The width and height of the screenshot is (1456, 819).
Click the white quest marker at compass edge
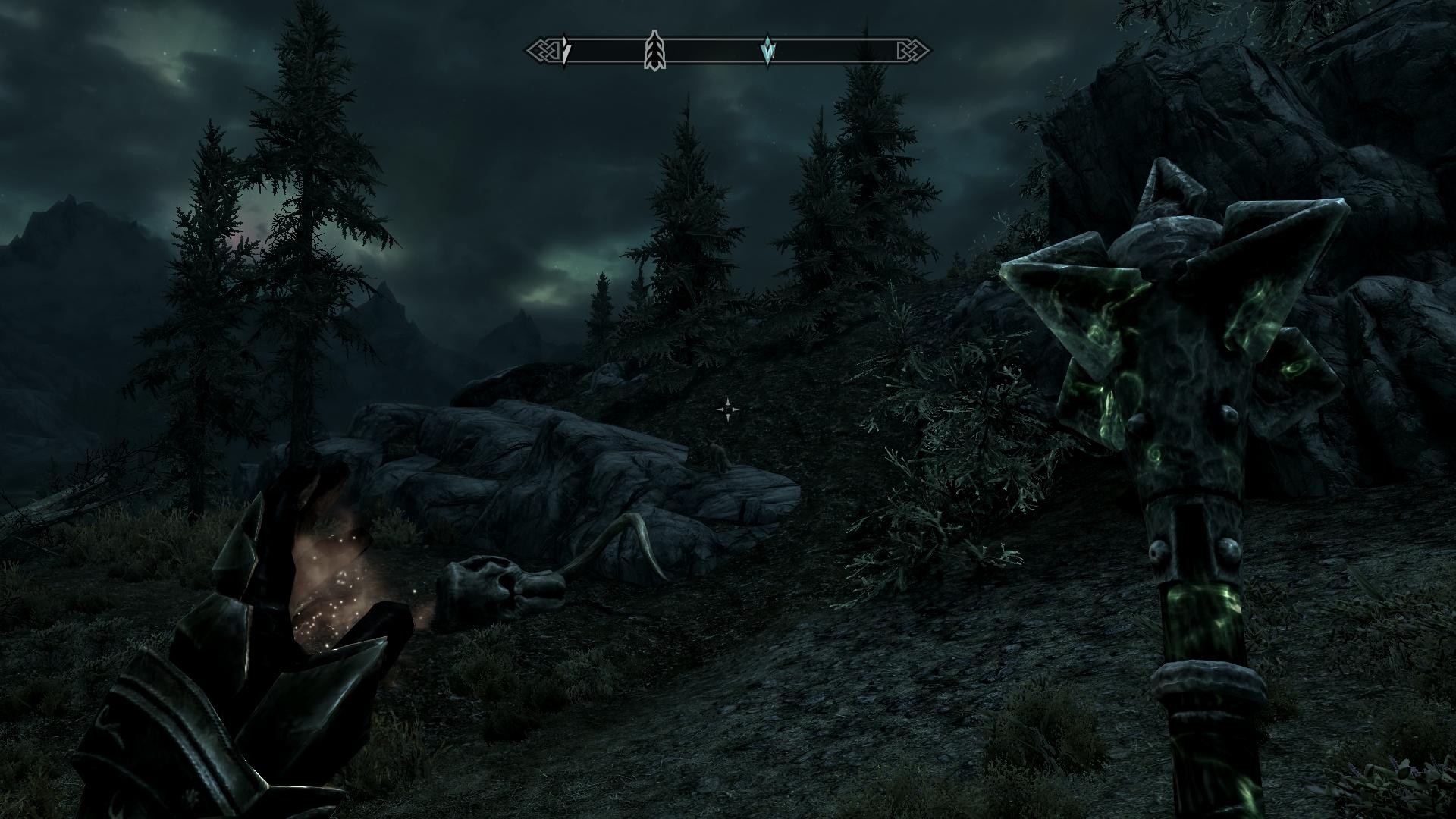(565, 51)
